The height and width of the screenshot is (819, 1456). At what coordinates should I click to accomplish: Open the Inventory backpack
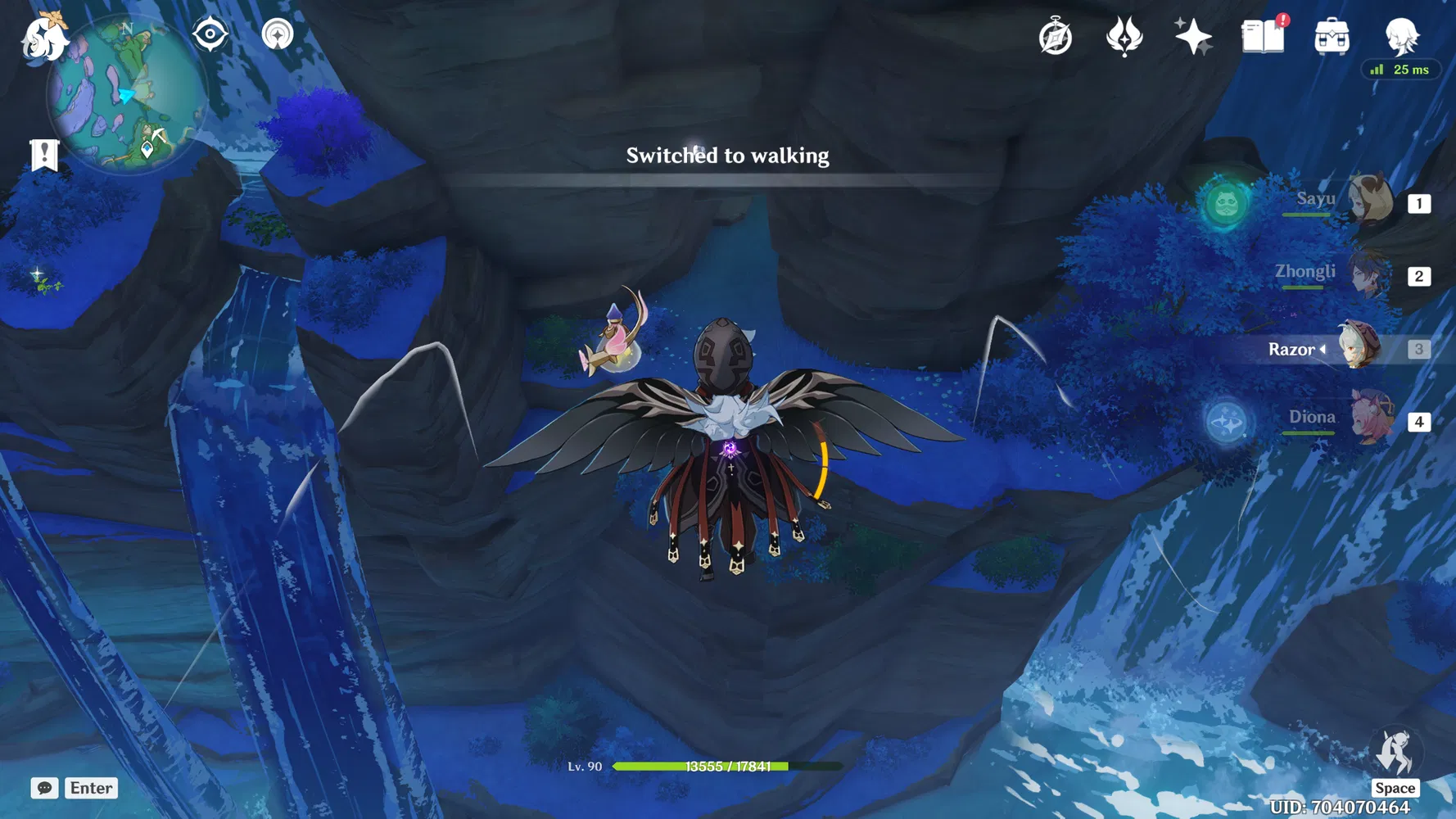pyautogui.click(x=1332, y=36)
